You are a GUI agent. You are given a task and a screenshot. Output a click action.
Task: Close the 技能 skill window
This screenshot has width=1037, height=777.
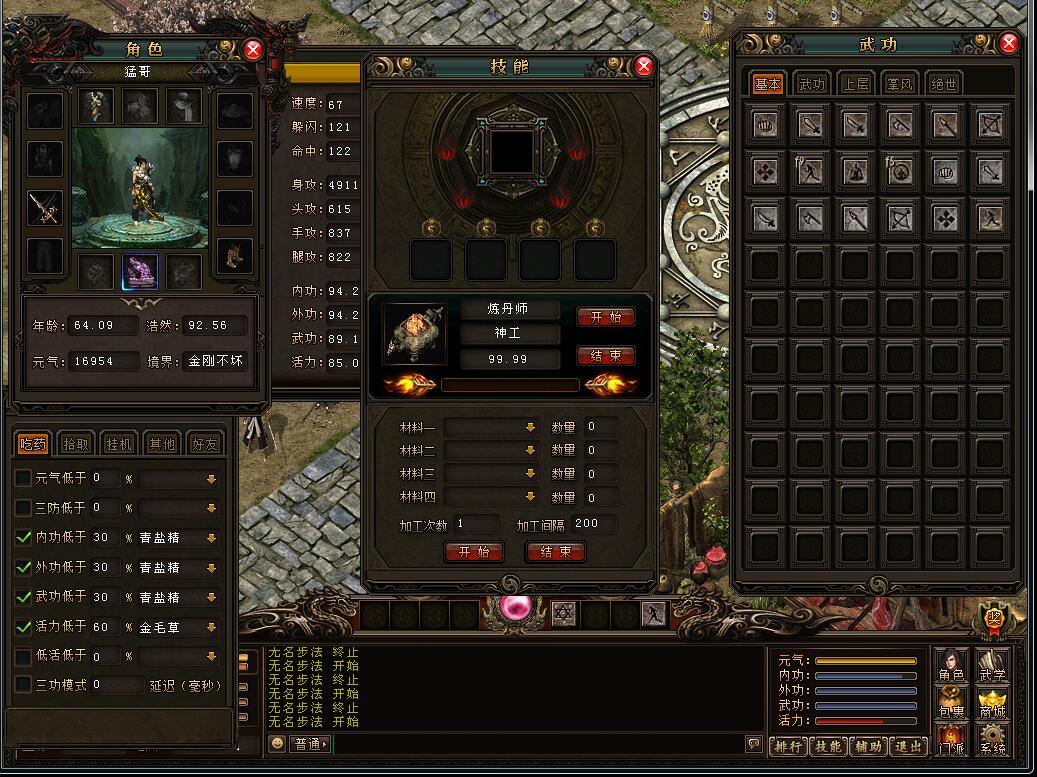point(644,66)
